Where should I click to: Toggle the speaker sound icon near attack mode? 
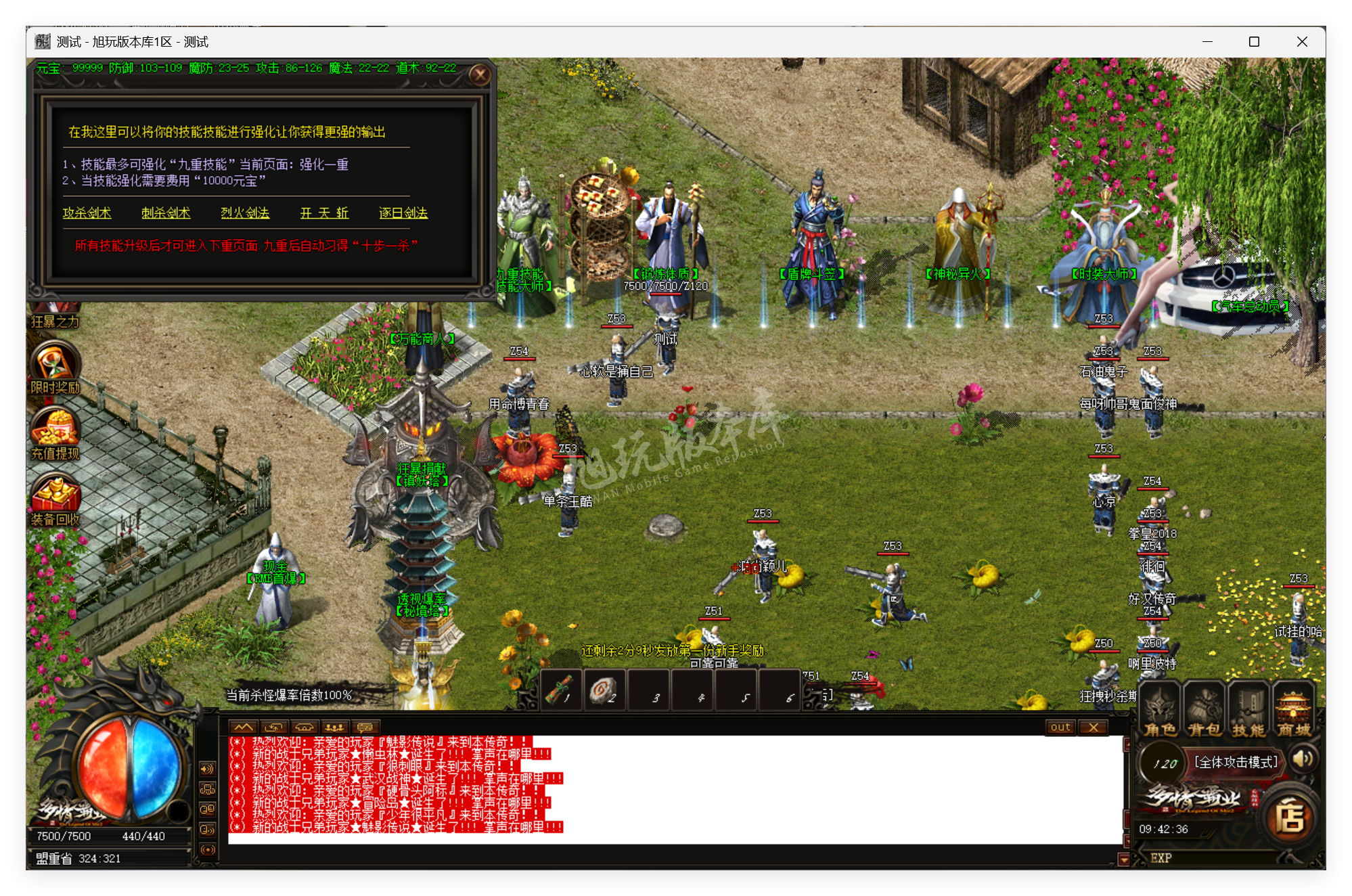coord(1303,759)
